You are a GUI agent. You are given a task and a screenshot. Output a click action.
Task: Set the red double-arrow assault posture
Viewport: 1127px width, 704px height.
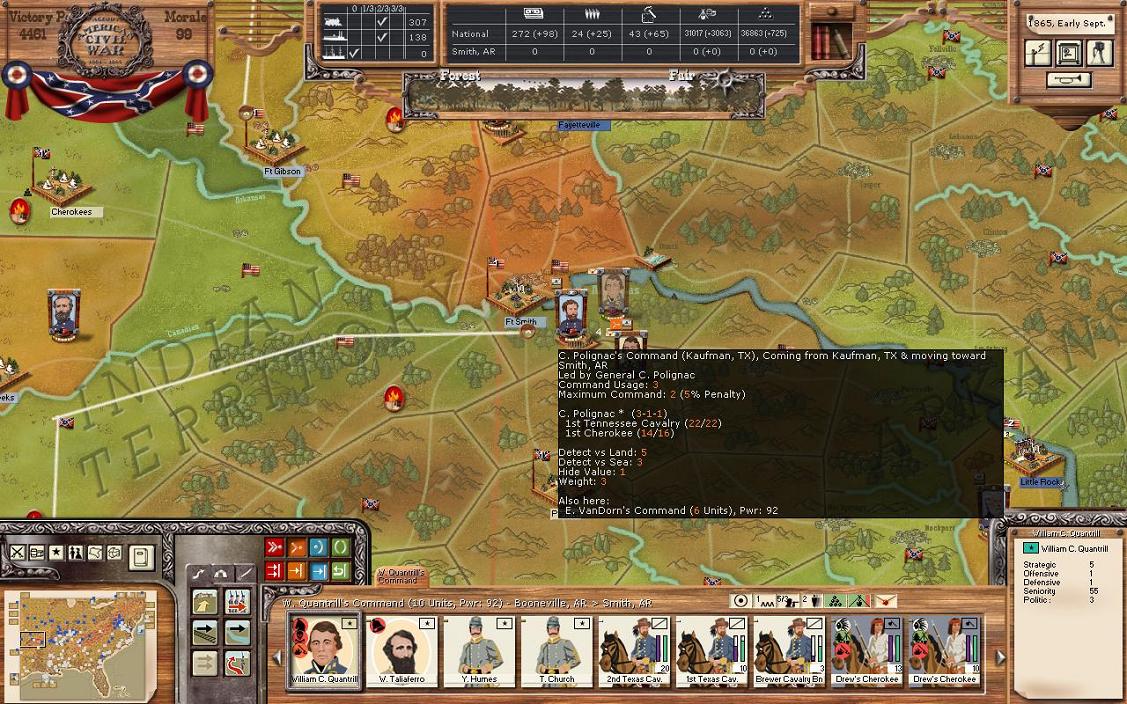(273, 547)
